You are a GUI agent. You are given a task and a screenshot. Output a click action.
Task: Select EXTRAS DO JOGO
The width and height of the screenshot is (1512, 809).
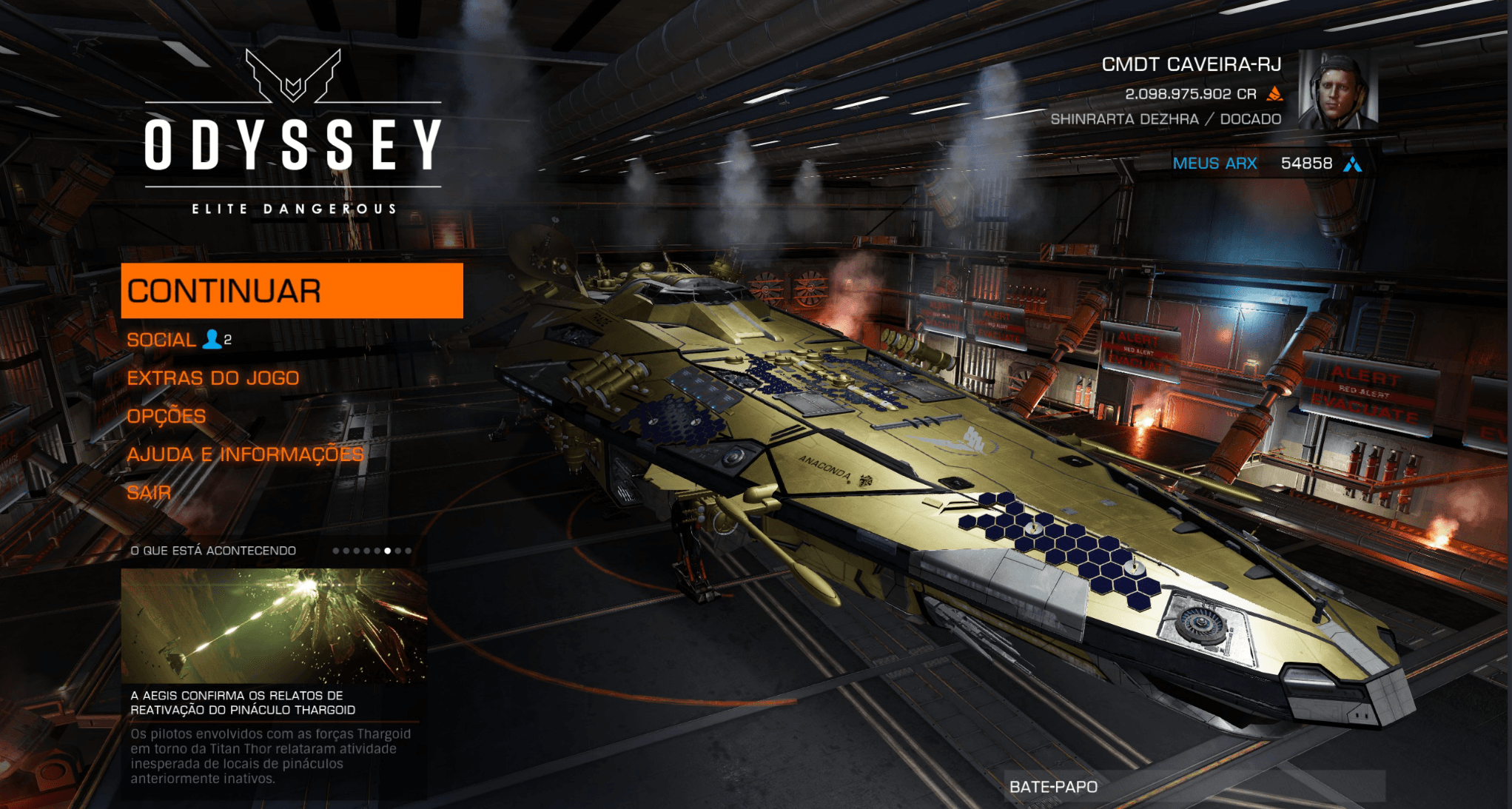click(213, 378)
